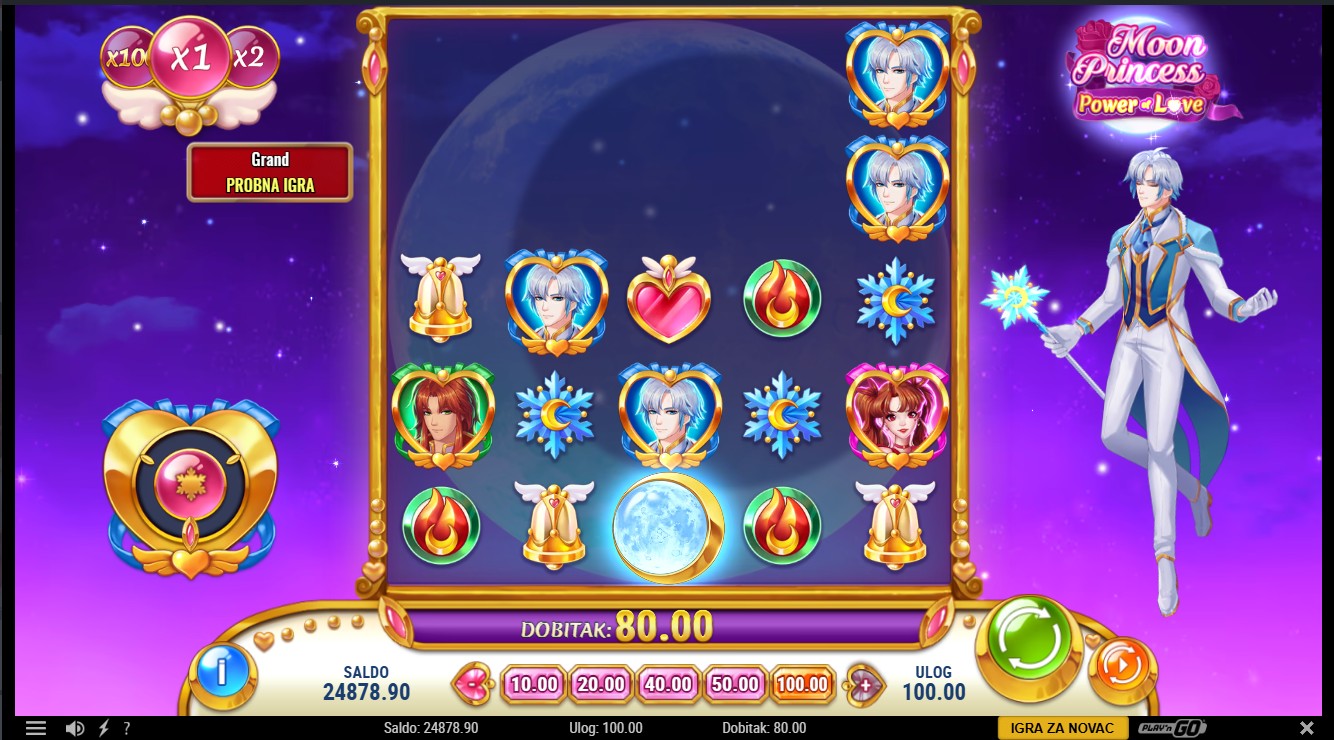Screen dimensions: 1334x740
Task: Increase the bet with the plus heart
Action: (x=865, y=685)
